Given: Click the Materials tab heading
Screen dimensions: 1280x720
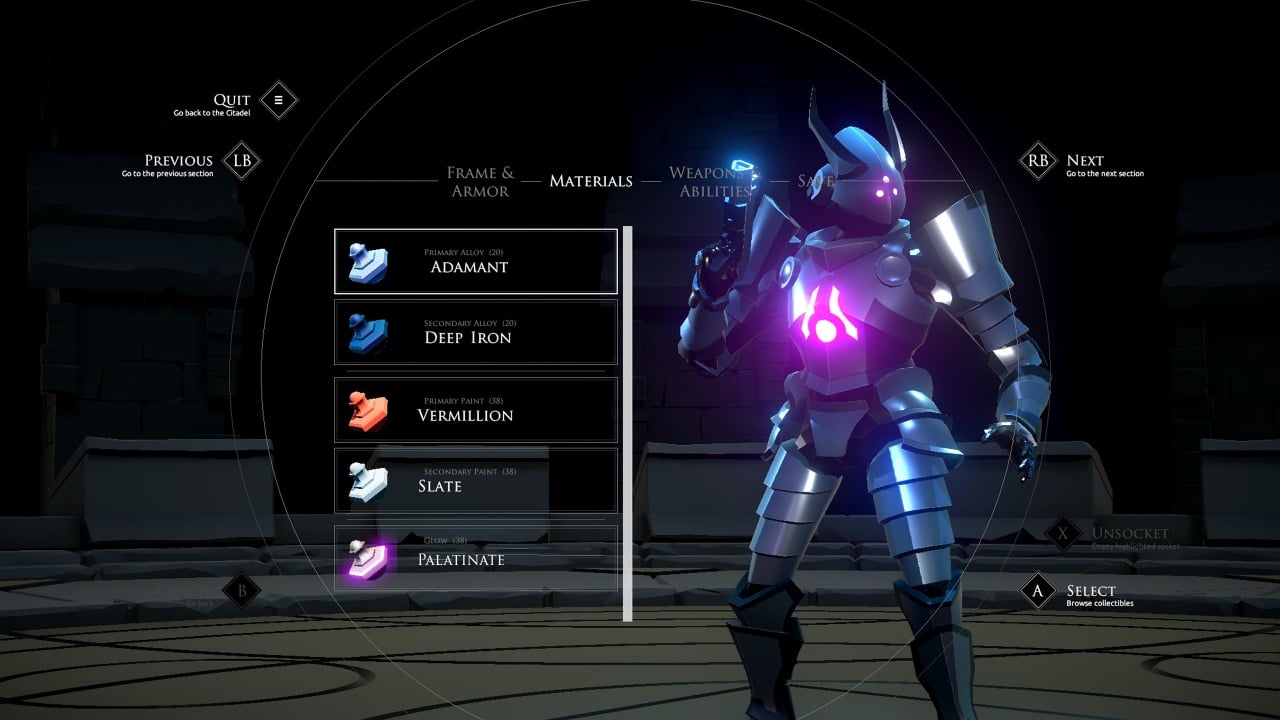Looking at the screenshot, I should click(591, 181).
